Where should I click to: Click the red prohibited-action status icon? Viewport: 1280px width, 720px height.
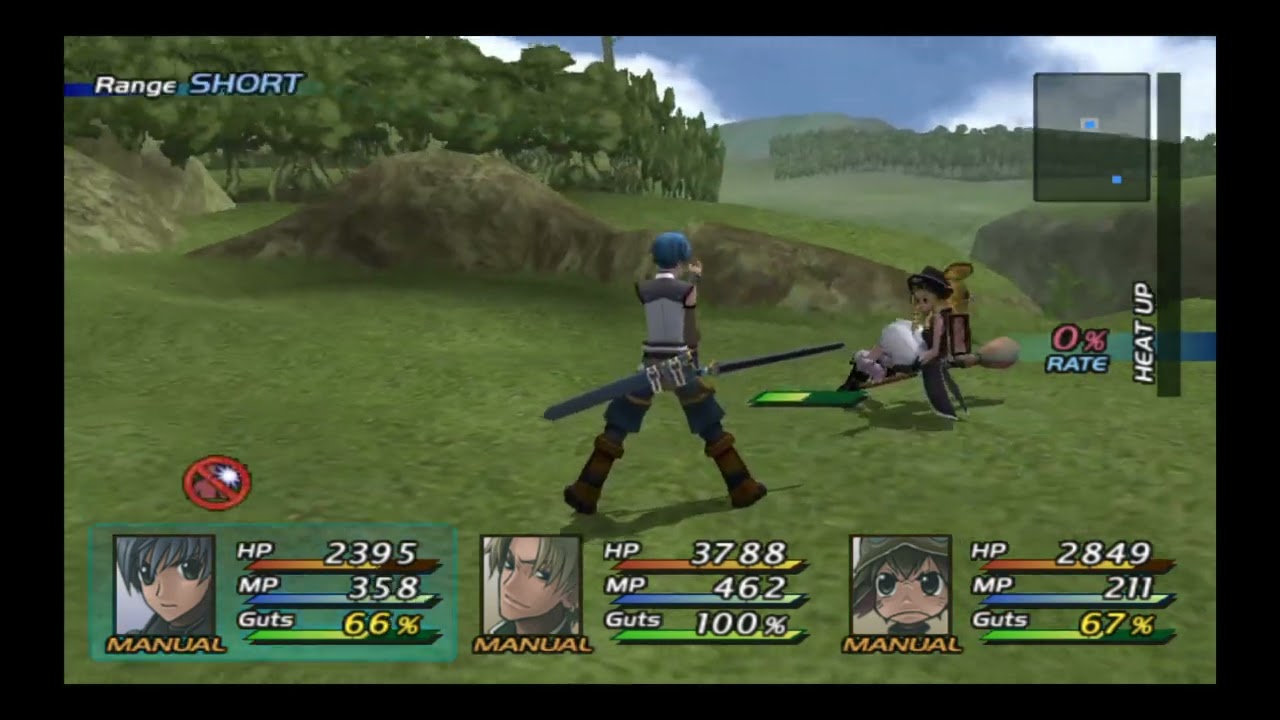pos(216,483)
